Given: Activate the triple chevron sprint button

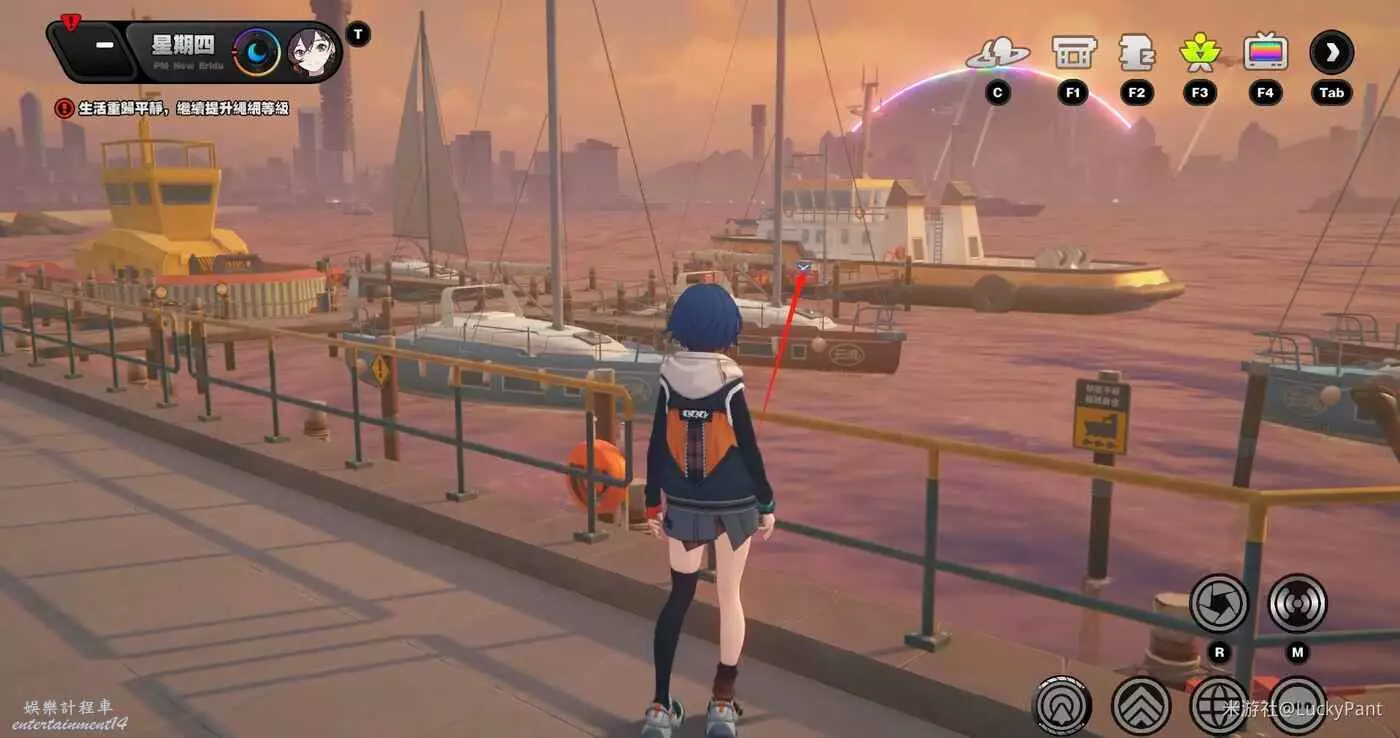Looking at the screenshot, I should [x=1141, y=705].
